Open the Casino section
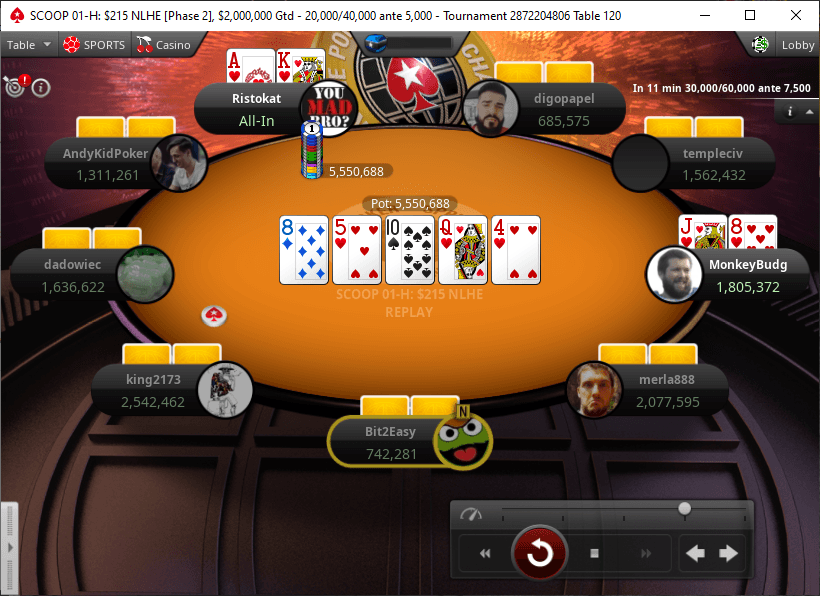 tap(164, 45)
